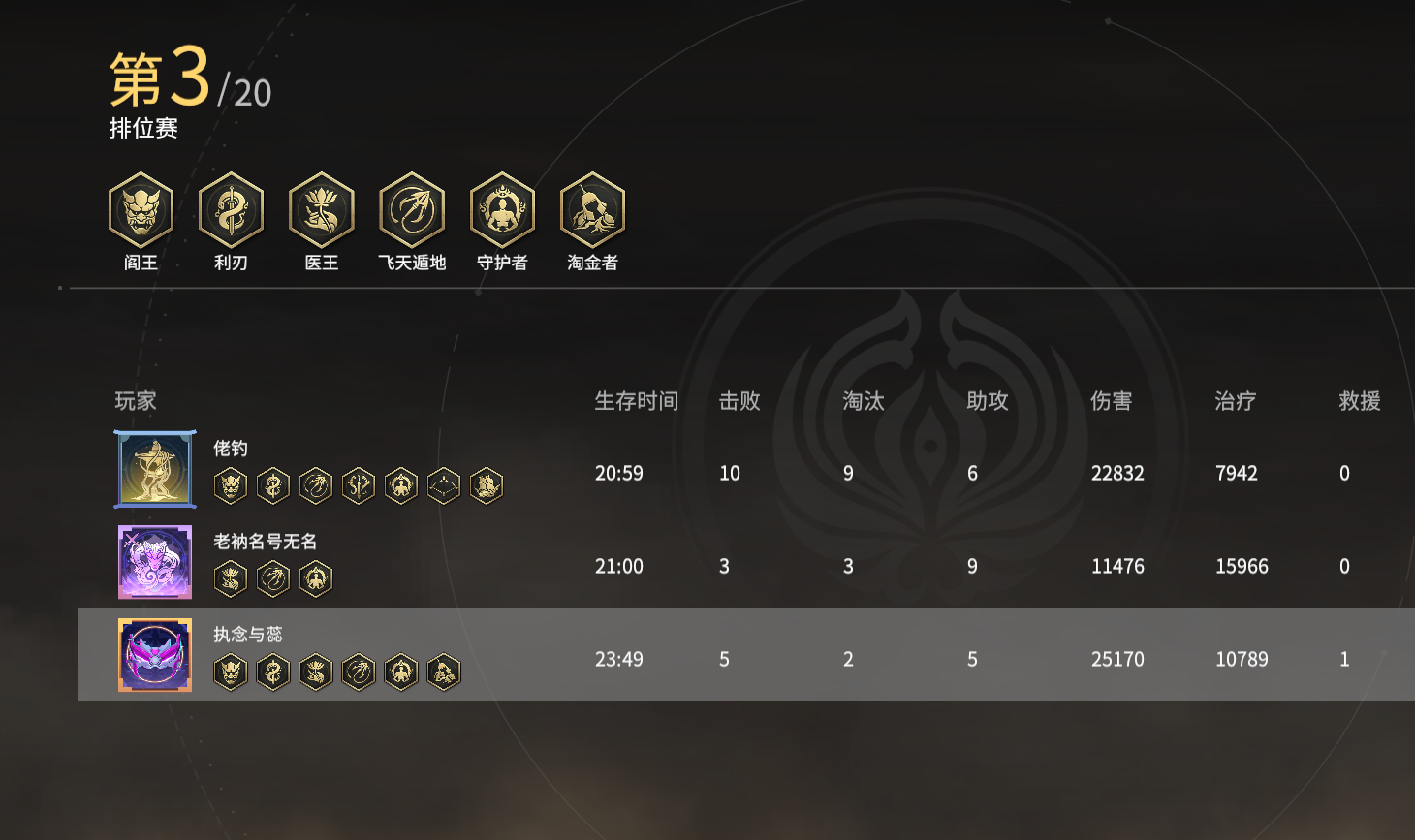The height and width of the screenshot is (840, 1415).
Task: Click the 阎王 demon mask badge
Action: point(141,210)
